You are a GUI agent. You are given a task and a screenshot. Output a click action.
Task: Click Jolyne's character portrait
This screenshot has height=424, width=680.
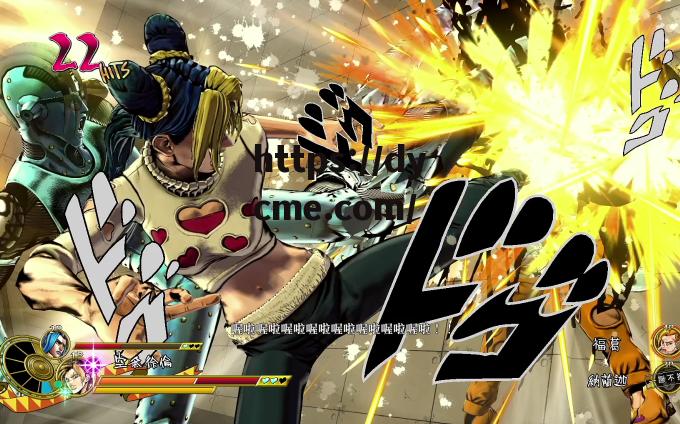75,379
